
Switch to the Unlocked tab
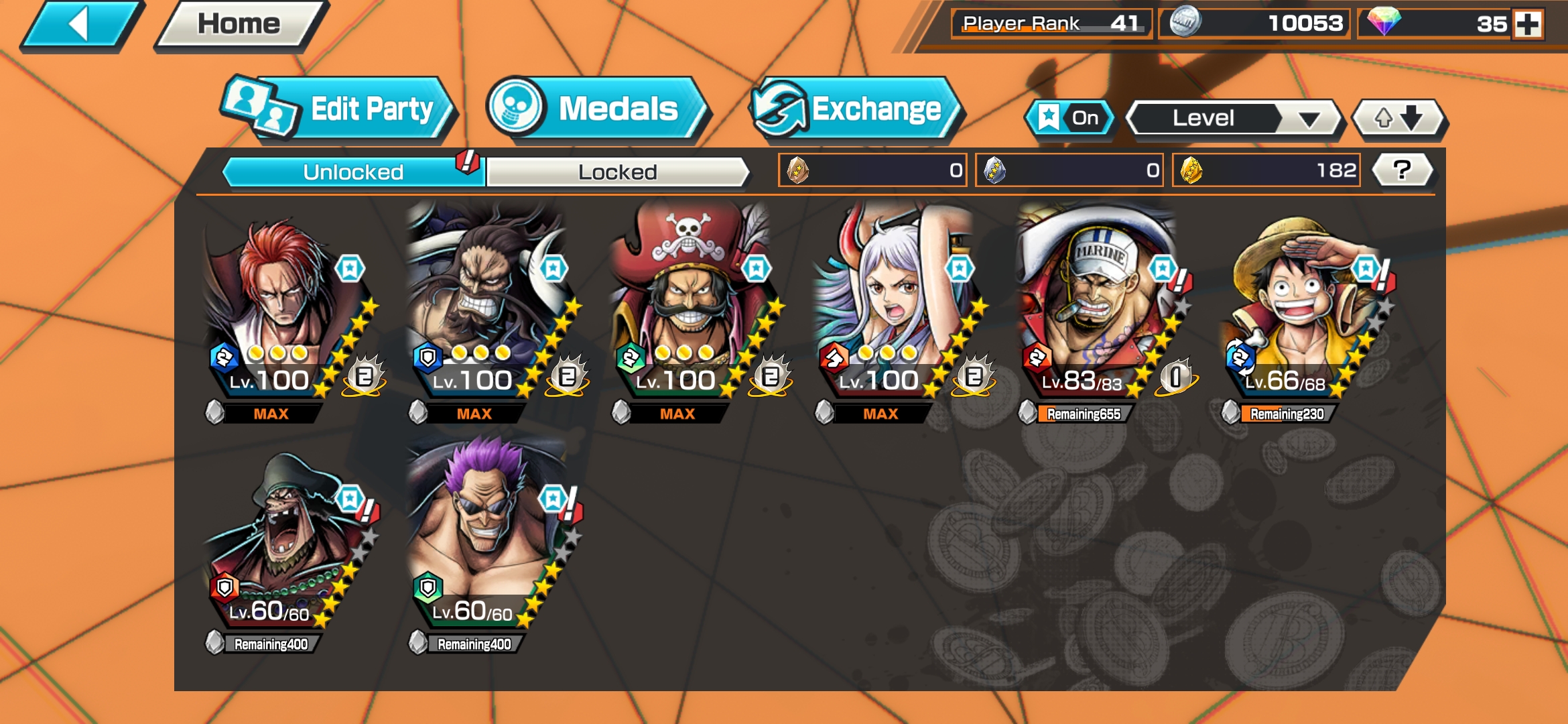[353, 172]
